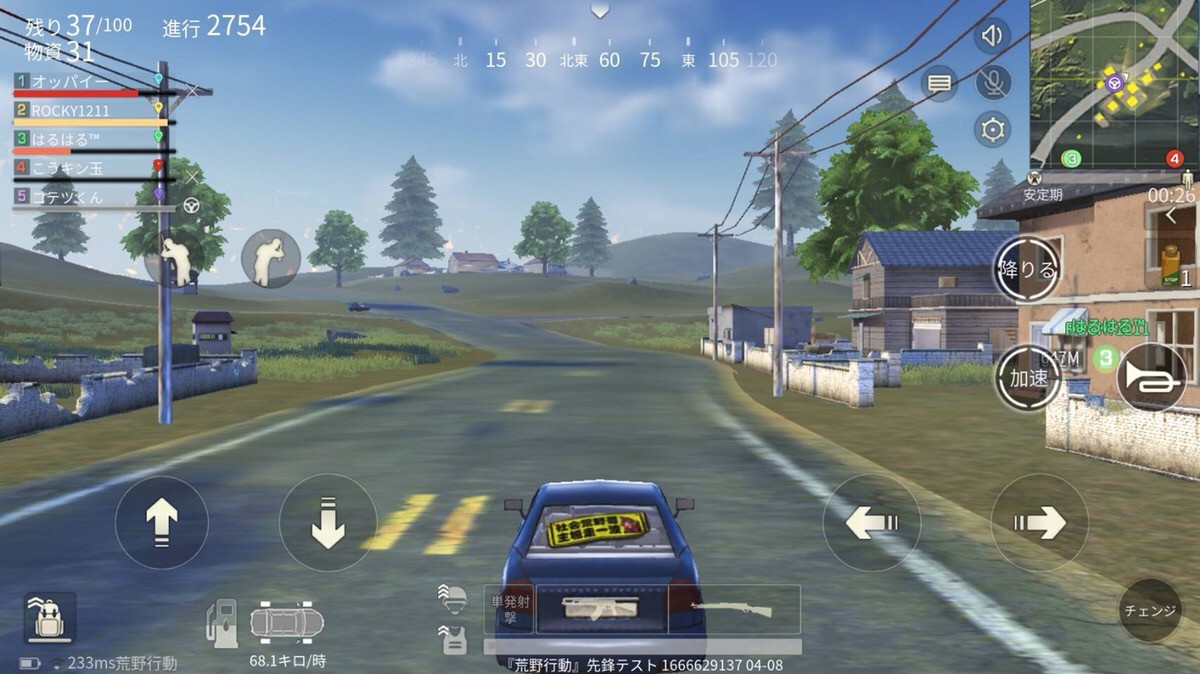Image resolution: width=1200 pixels, height=674 pixels.
Task: Select teammate ROCKY1211 in the squad list
Action: coord(90,110)
